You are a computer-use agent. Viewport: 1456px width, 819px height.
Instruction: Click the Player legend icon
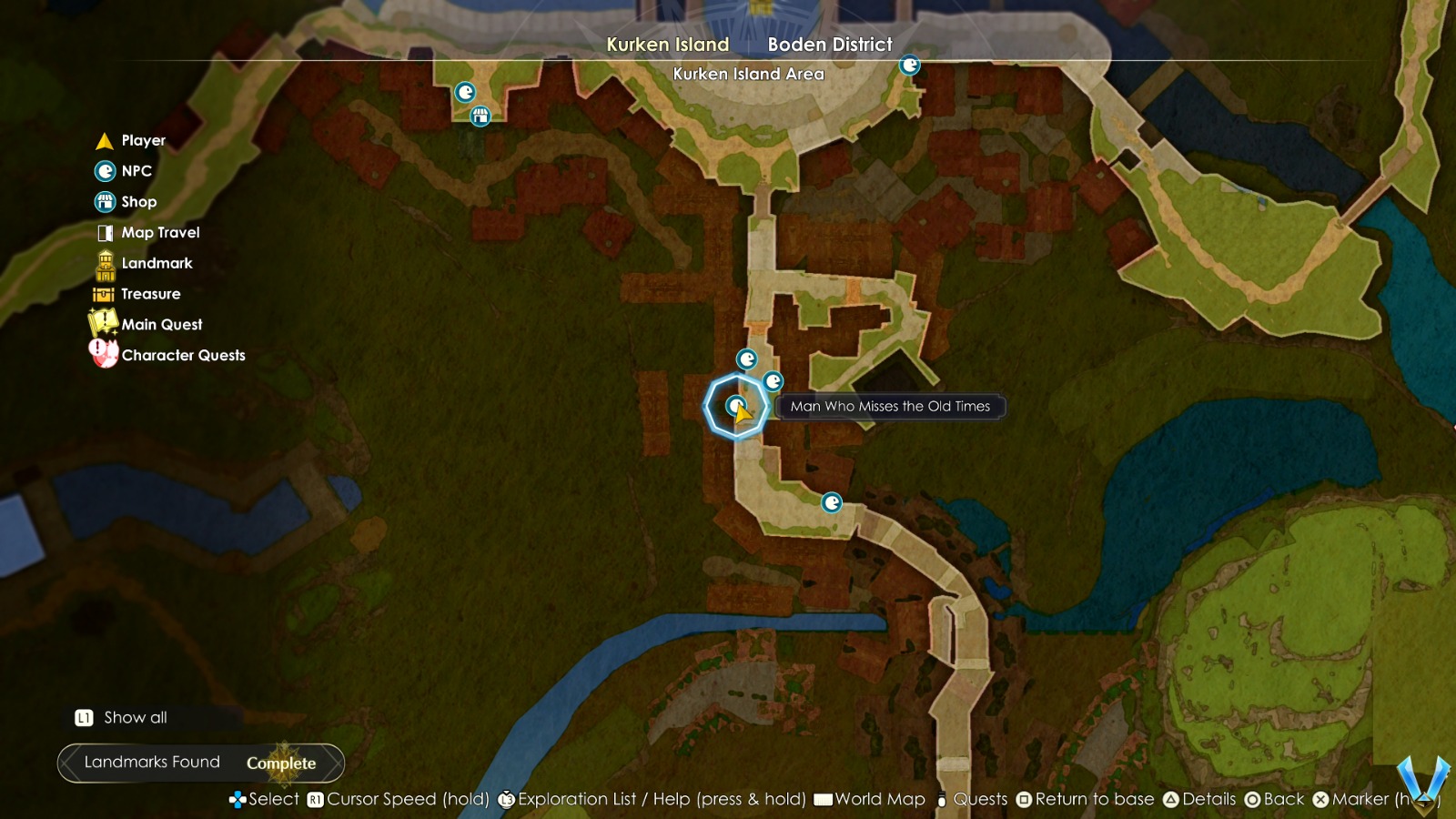pyautogui.click(x=105, y=140)
